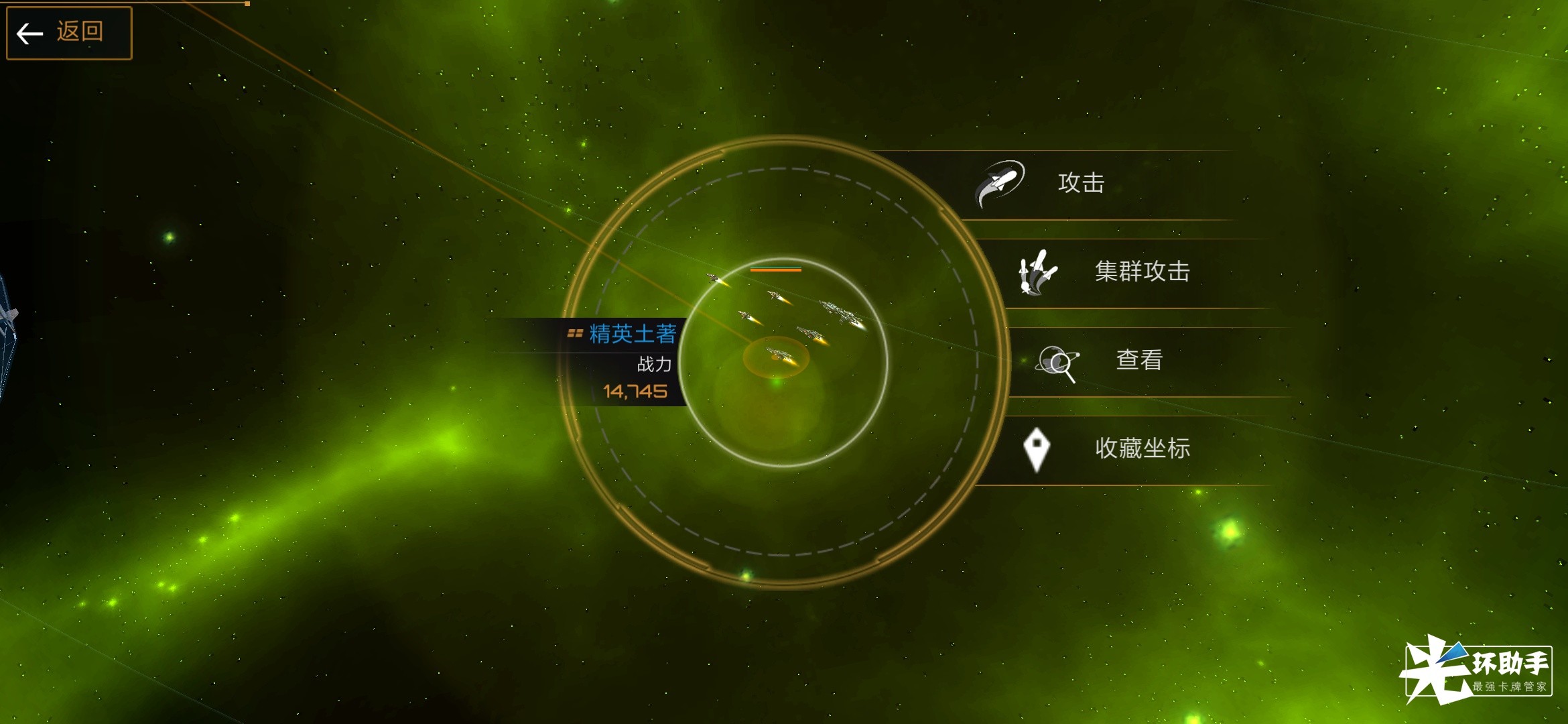Click the 光环助手 overlay logo
Viewport: 1568px width, 724px height.
tap(1477, 670)
